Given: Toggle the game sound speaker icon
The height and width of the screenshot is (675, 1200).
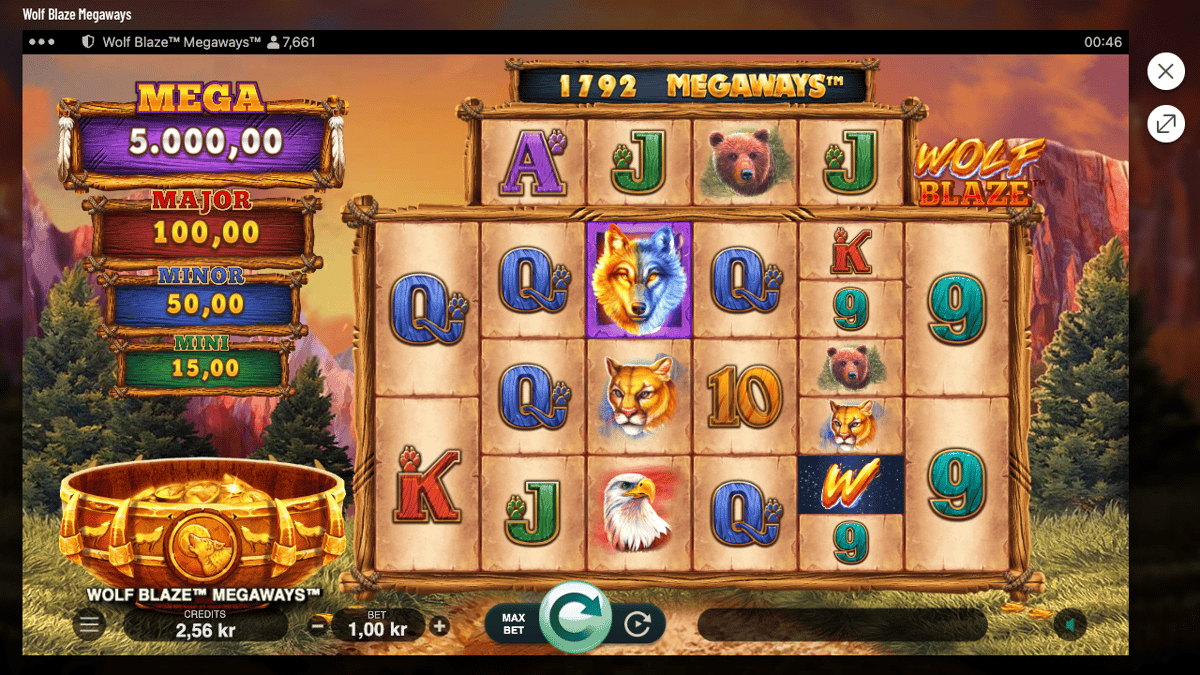Looking at the screenshot, I should point(1071,626).
